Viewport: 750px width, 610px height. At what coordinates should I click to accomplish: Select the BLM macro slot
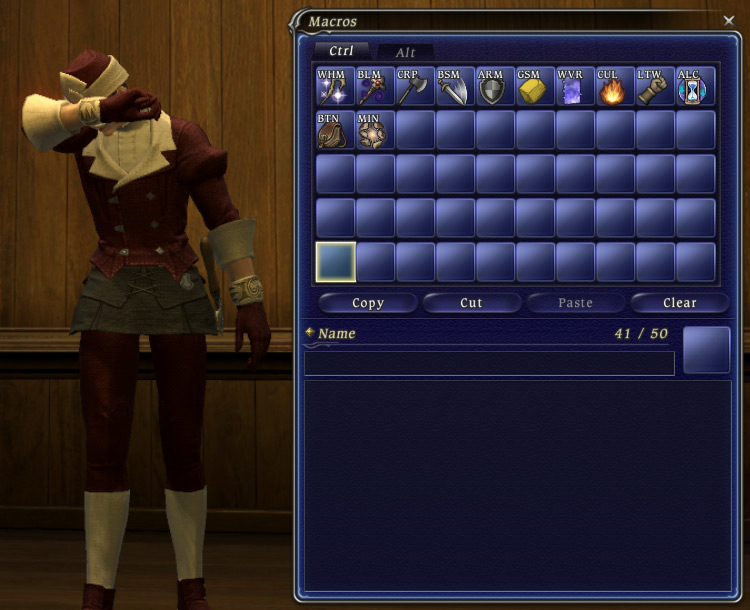375,87
